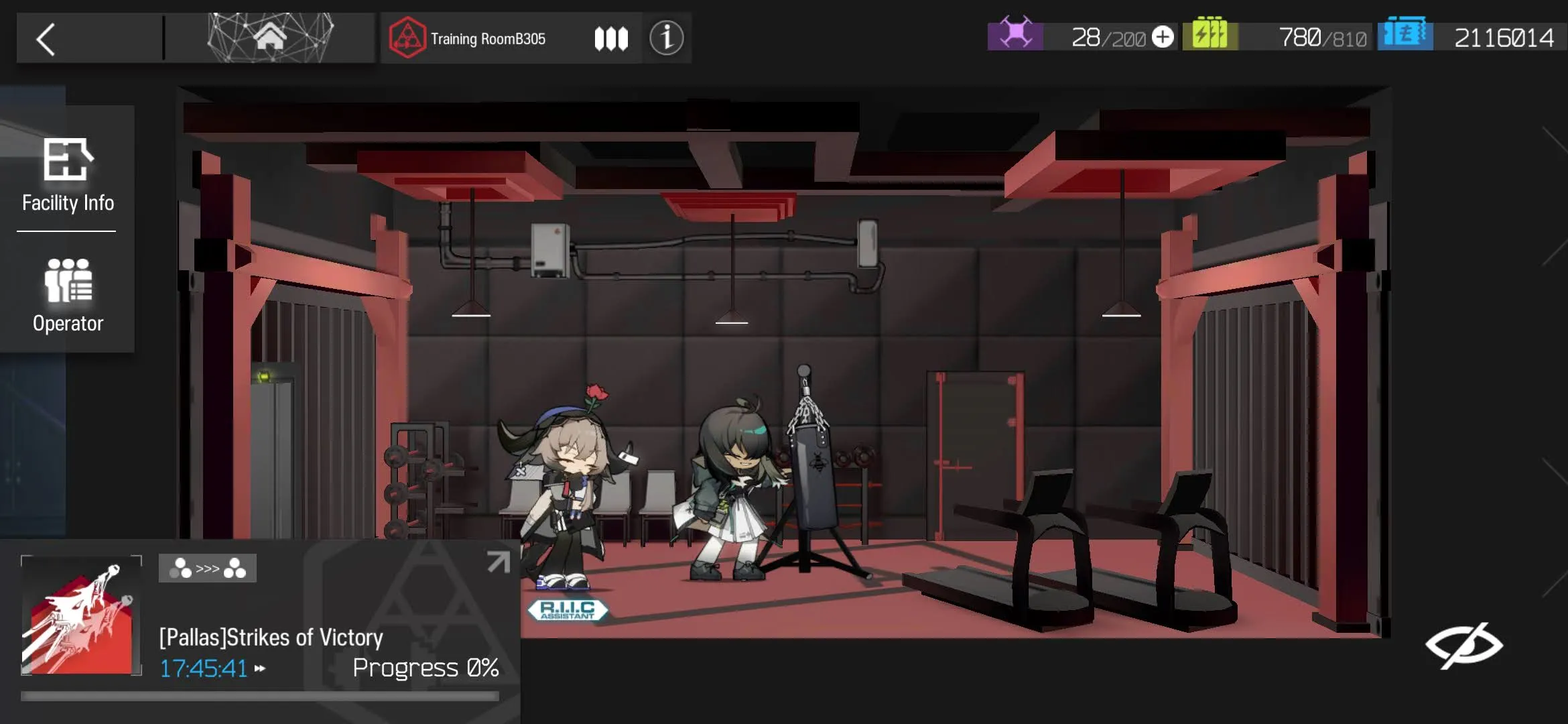Tap the blue LMD currency icon
The width and height of the screenshot is (1568, 724).
click(1405, 35)
